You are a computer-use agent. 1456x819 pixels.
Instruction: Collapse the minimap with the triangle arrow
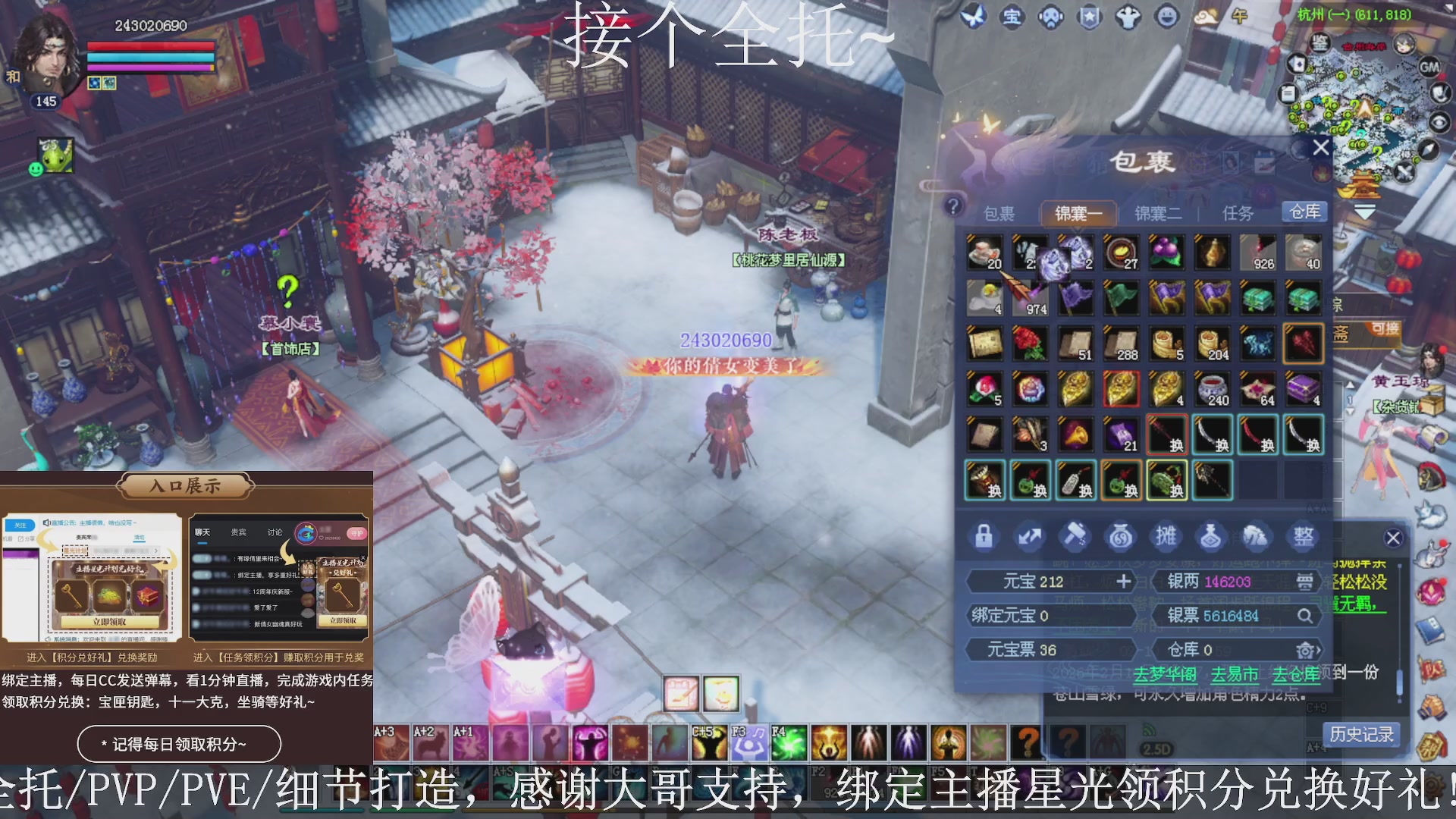[1447, 7]
